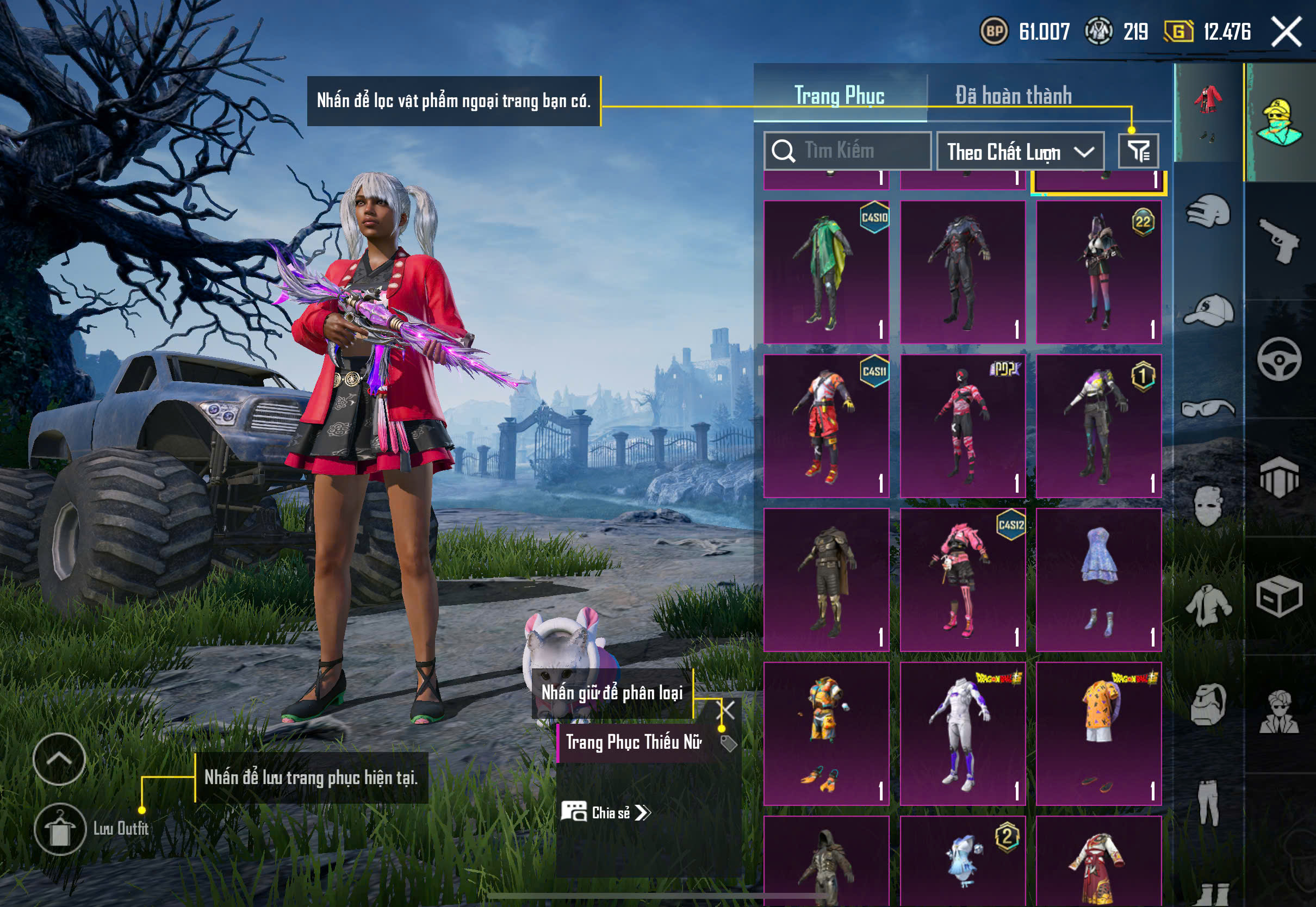Close the inventory screen

click(1287, 32)
